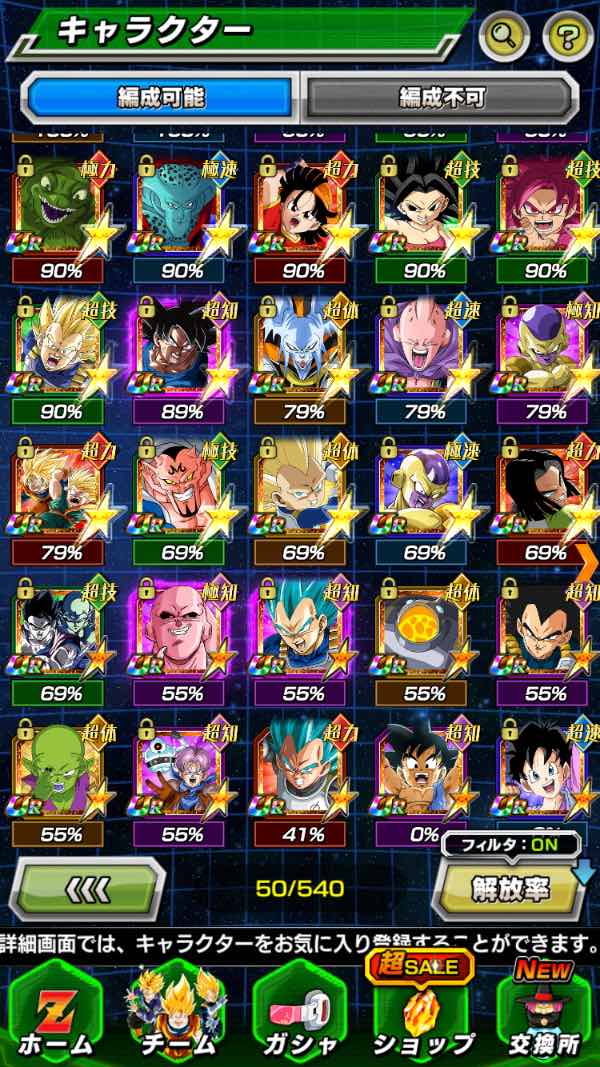Switch to the 編成不可 tab
Screen dimensions: 600x1067
pyautogui.click(x=441, y=97)
